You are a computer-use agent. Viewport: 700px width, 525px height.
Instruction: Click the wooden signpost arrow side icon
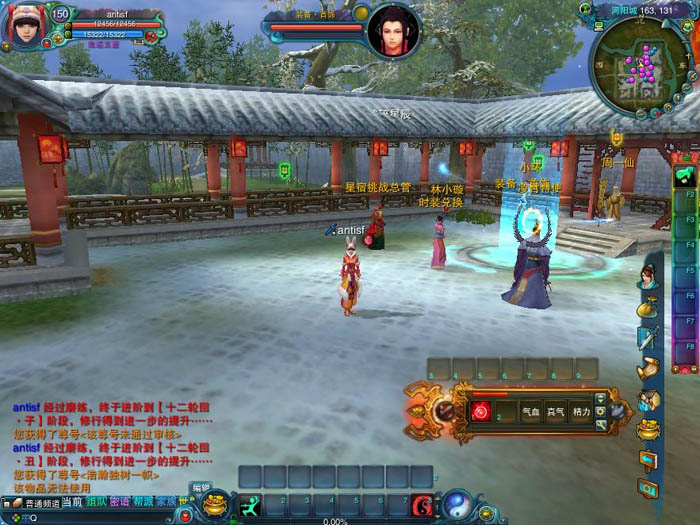click(647, 460)
